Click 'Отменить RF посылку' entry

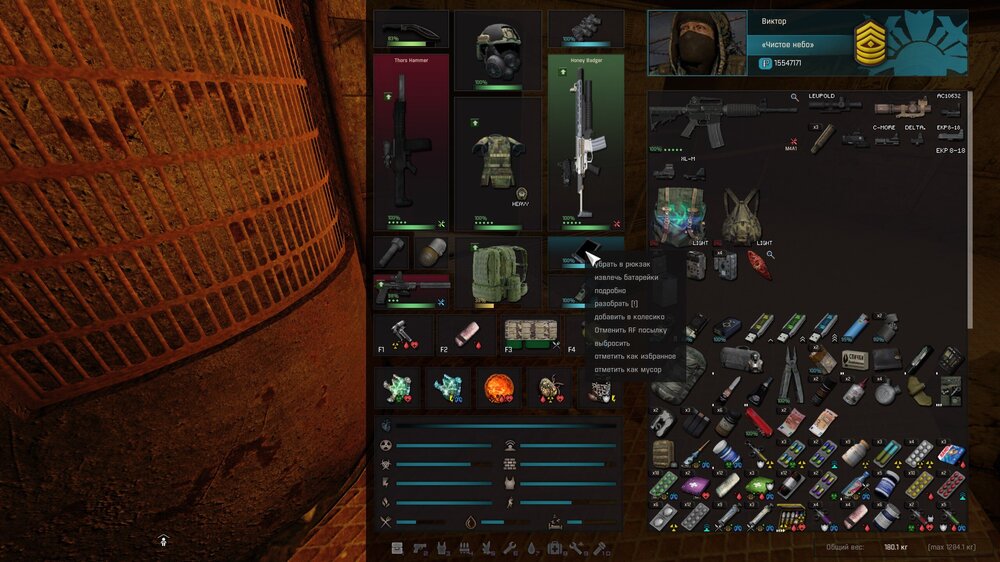coord(630,329)
